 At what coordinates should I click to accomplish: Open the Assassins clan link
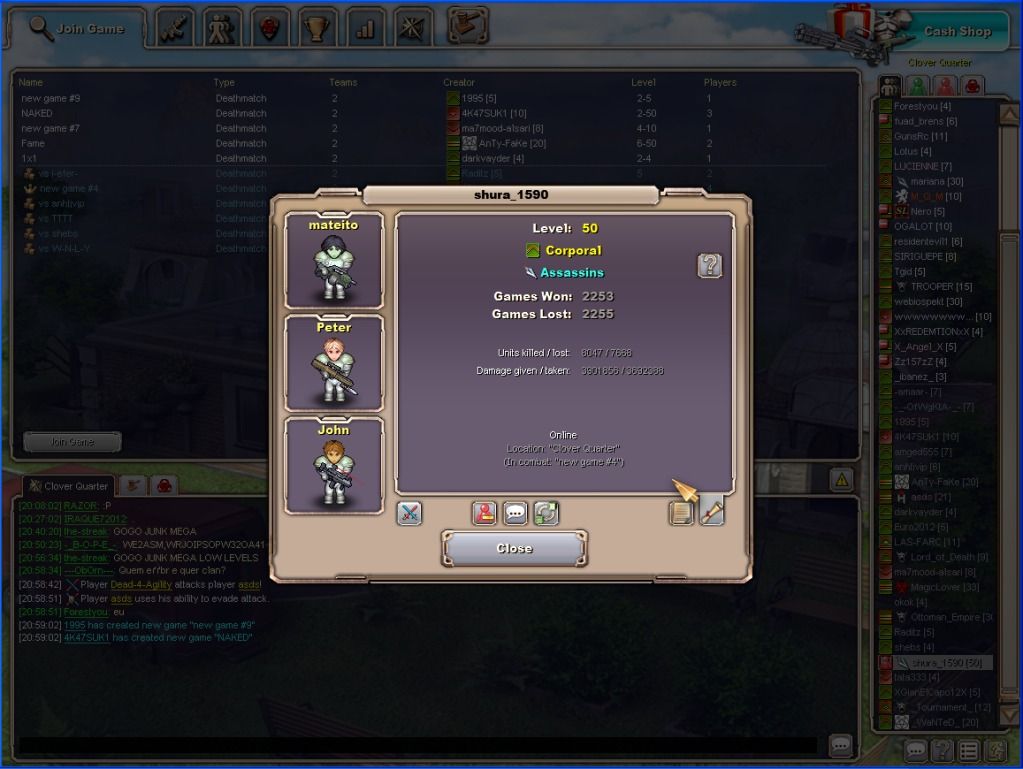point(571,272)
